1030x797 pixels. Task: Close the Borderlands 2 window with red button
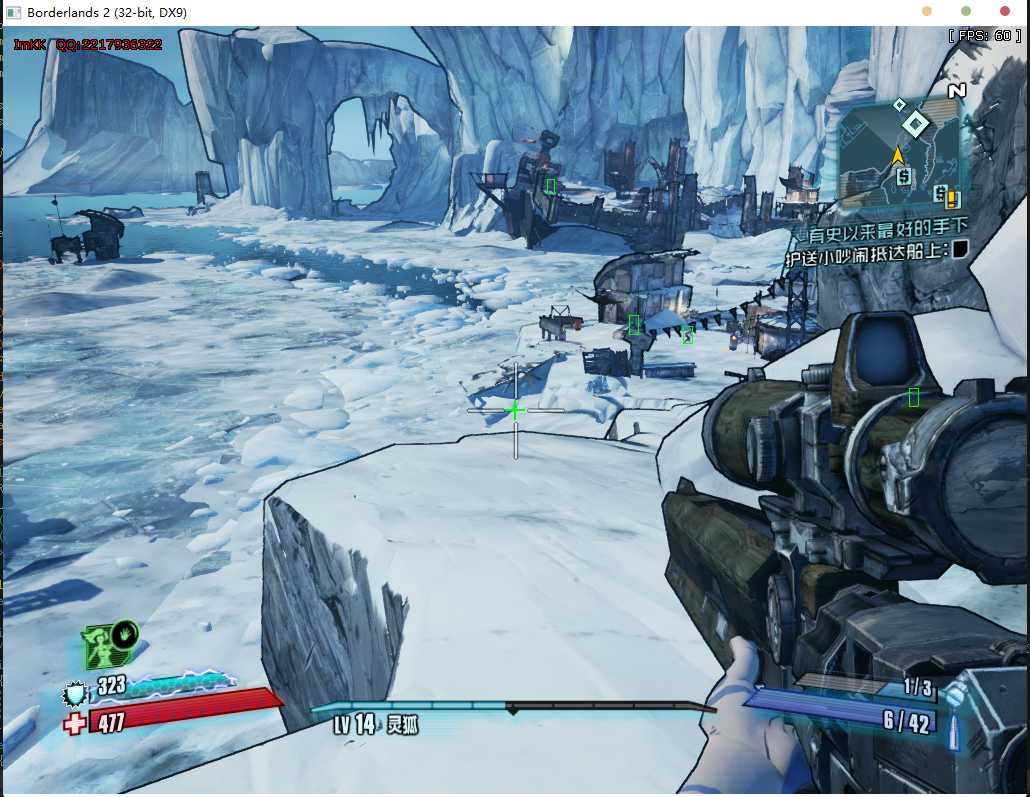pyautogui.click(x=1005, y=12)
